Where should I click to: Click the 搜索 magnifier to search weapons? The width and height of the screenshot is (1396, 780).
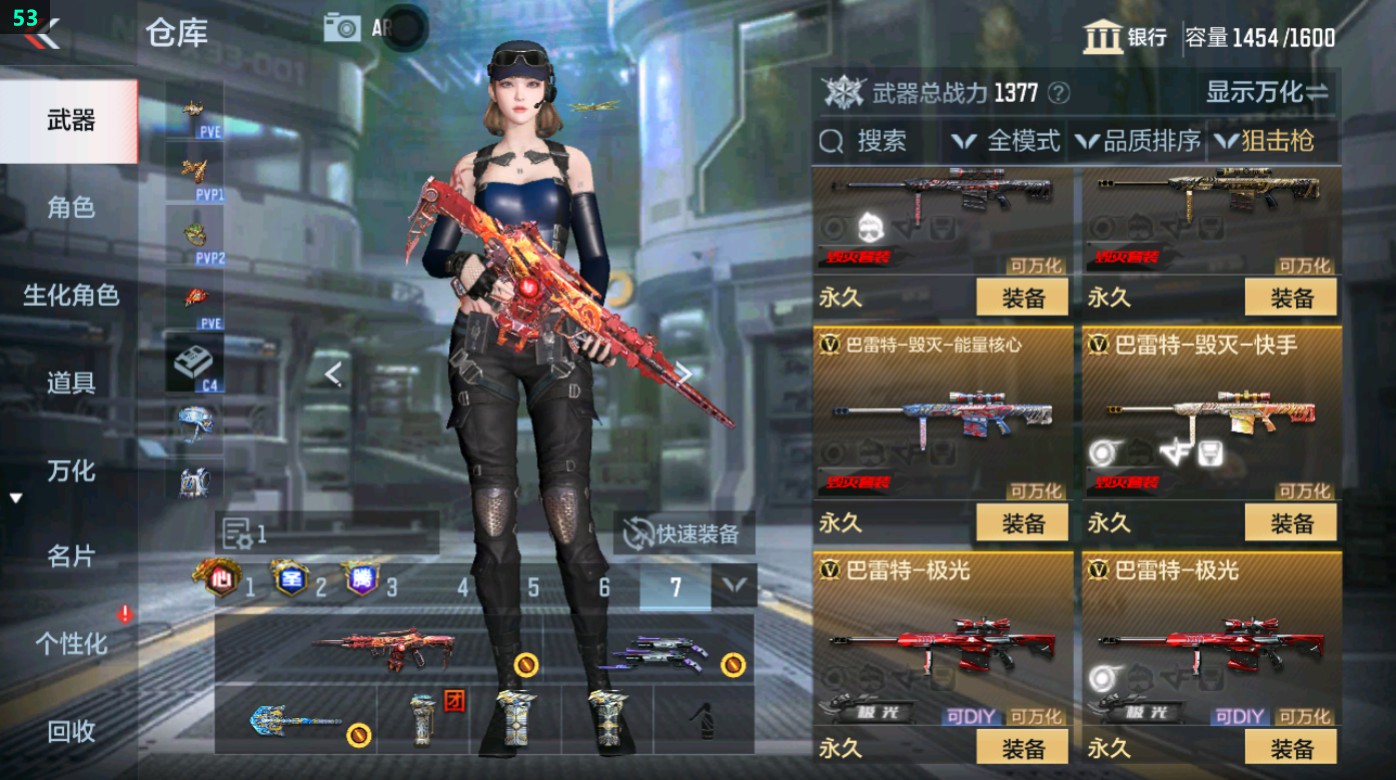pyautogui.click(x=830, y=141)
